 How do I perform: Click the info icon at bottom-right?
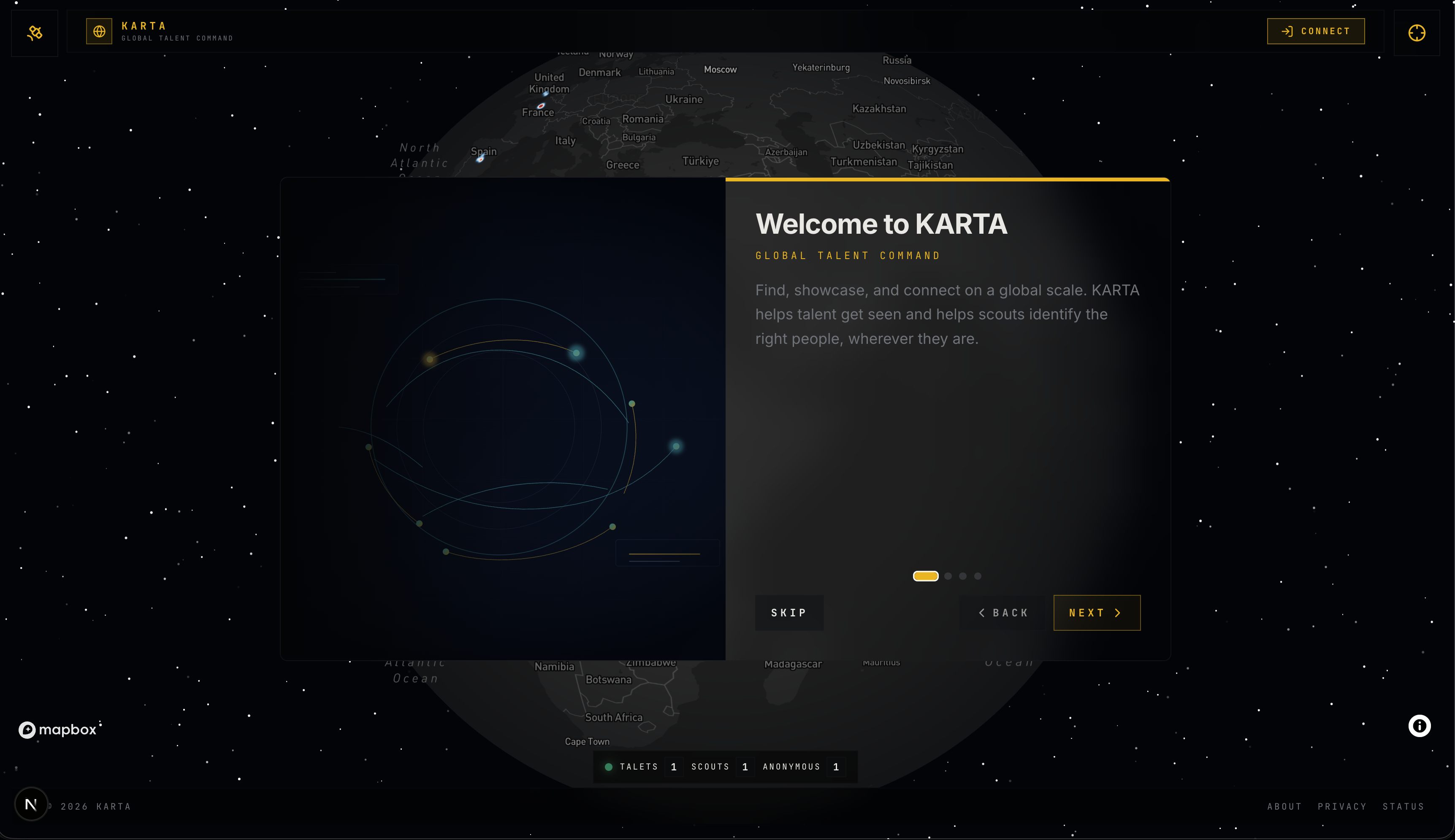pyautogui.click(x=1419, y=725)
